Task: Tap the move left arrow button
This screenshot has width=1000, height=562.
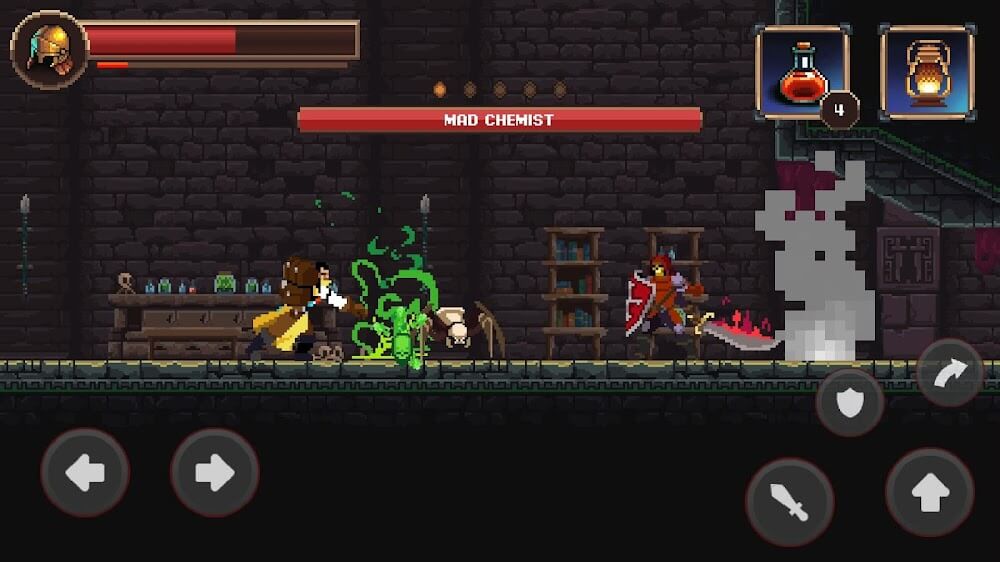Action: click(x=85, y=472)
